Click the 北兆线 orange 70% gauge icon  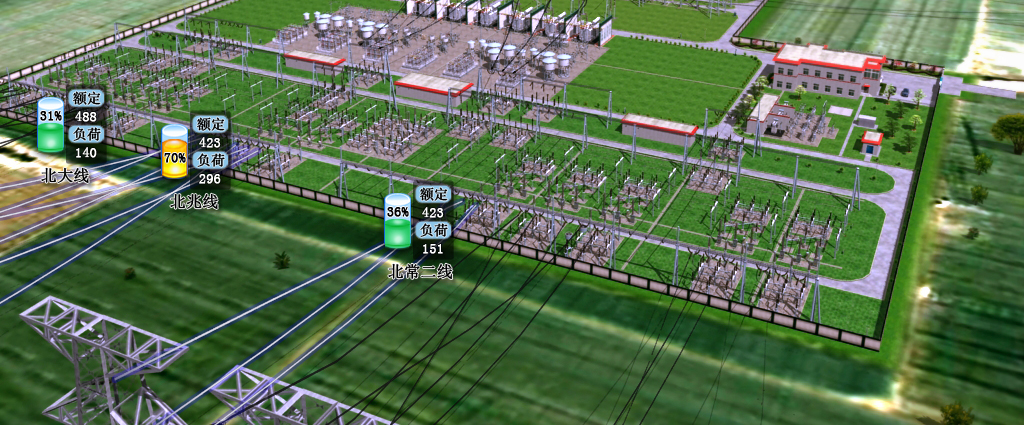tap(175, 153)
